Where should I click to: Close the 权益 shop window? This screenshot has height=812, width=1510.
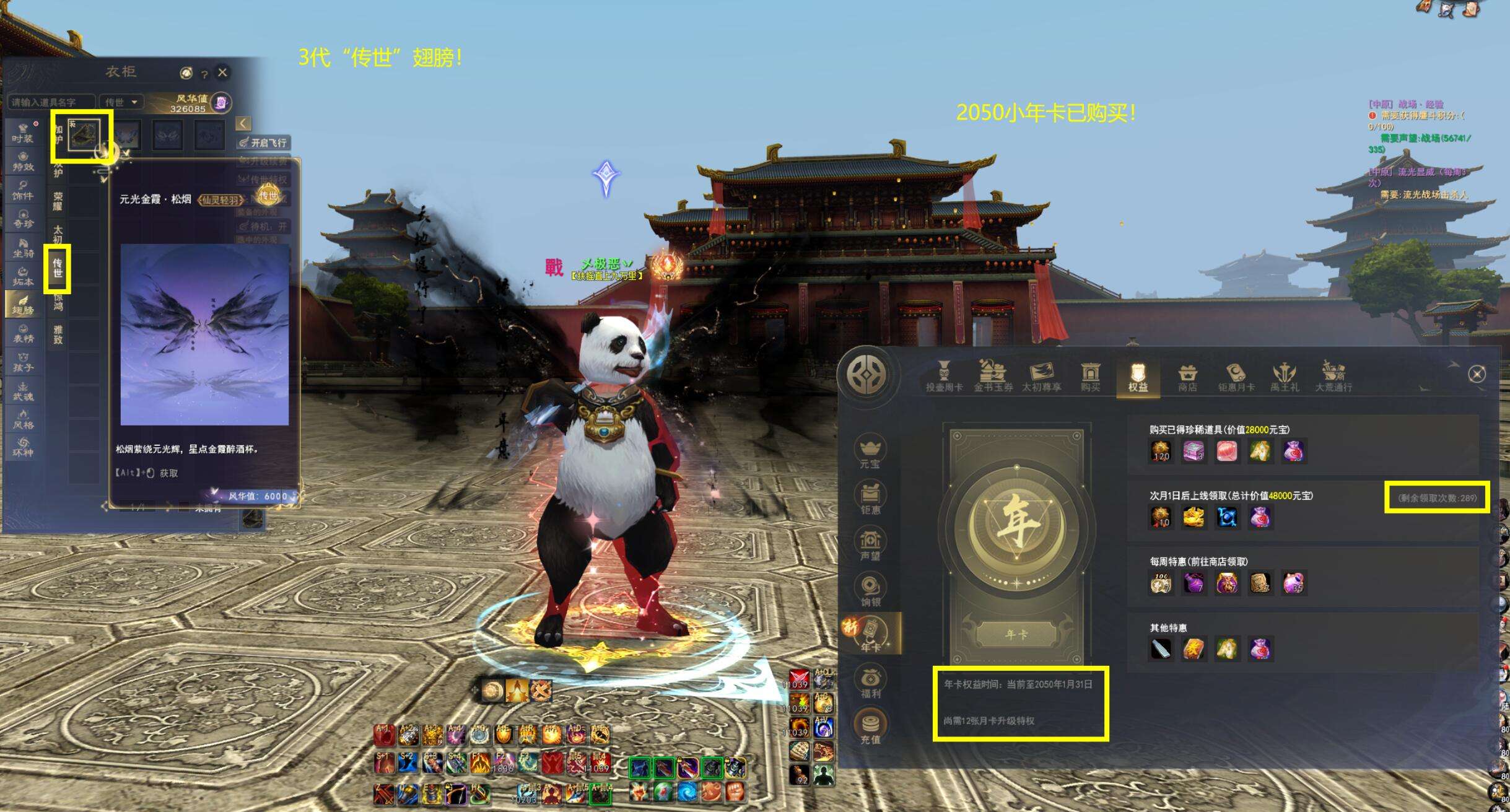1477,374
